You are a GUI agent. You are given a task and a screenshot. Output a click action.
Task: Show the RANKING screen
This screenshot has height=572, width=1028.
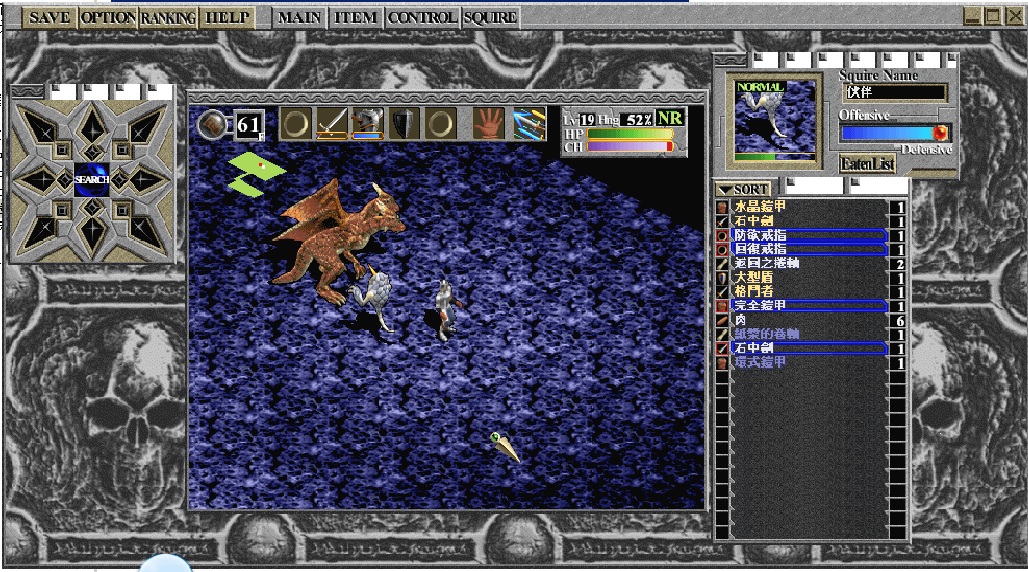tap(168, 17)
